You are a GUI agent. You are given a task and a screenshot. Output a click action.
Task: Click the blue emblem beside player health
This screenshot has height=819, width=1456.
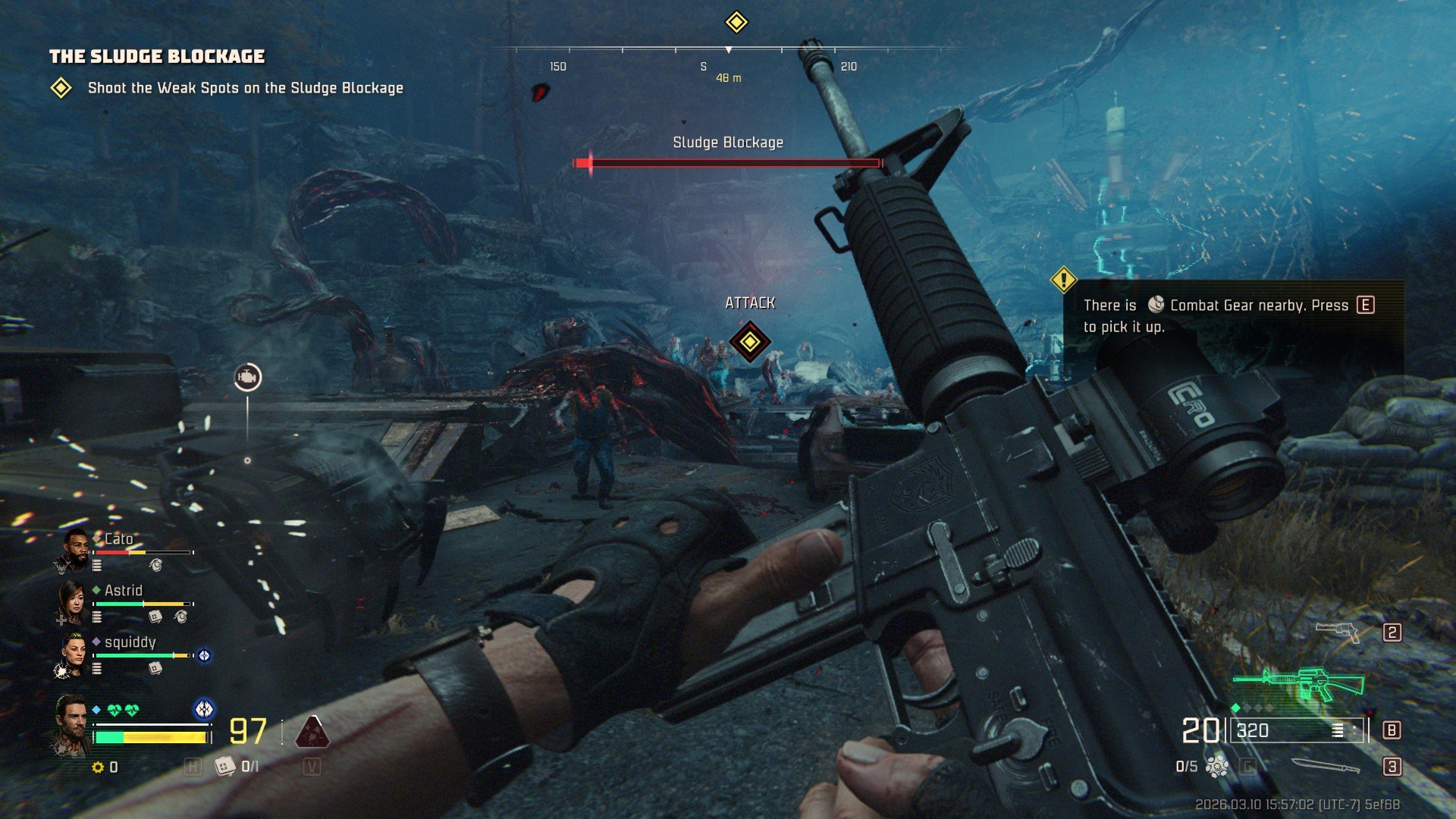pos(204,709)
